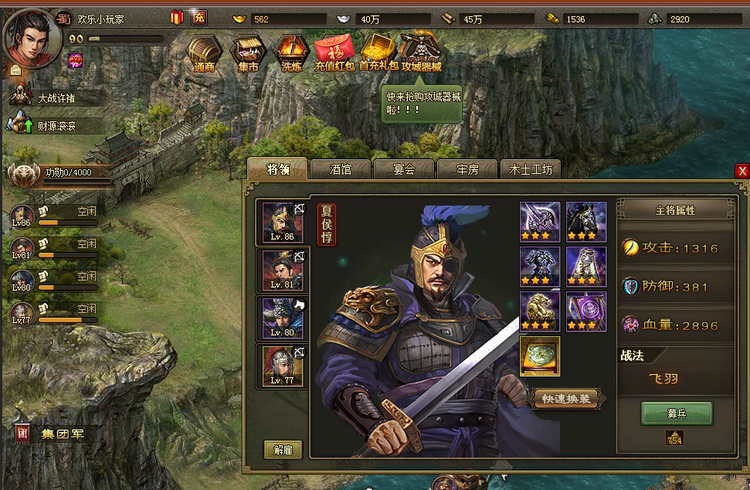The image size is (750, 490).
Task: Switch to the 木士工坊 workshop tab
Action: pyautogui.click(x=530, y=169)
